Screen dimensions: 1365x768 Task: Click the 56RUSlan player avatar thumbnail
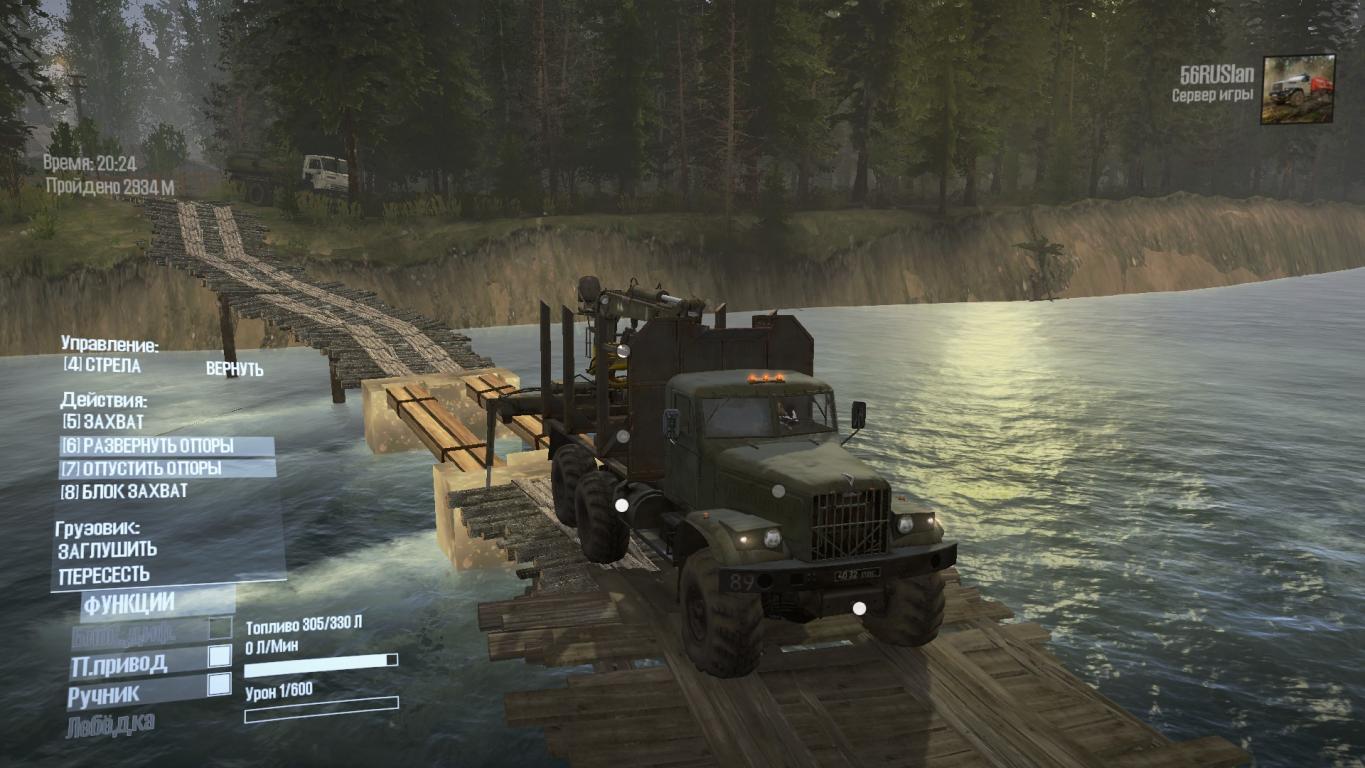pyautogui.click(x=1297, y=89)
